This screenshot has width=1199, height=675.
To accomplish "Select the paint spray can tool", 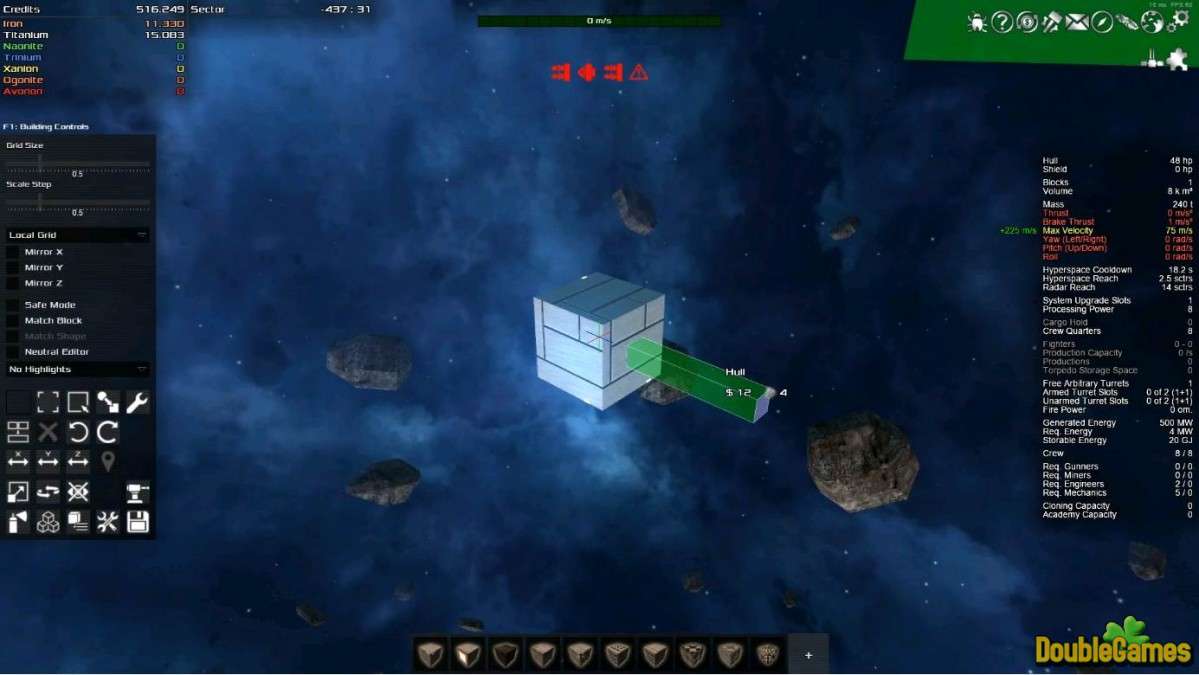I will (18, 521).
